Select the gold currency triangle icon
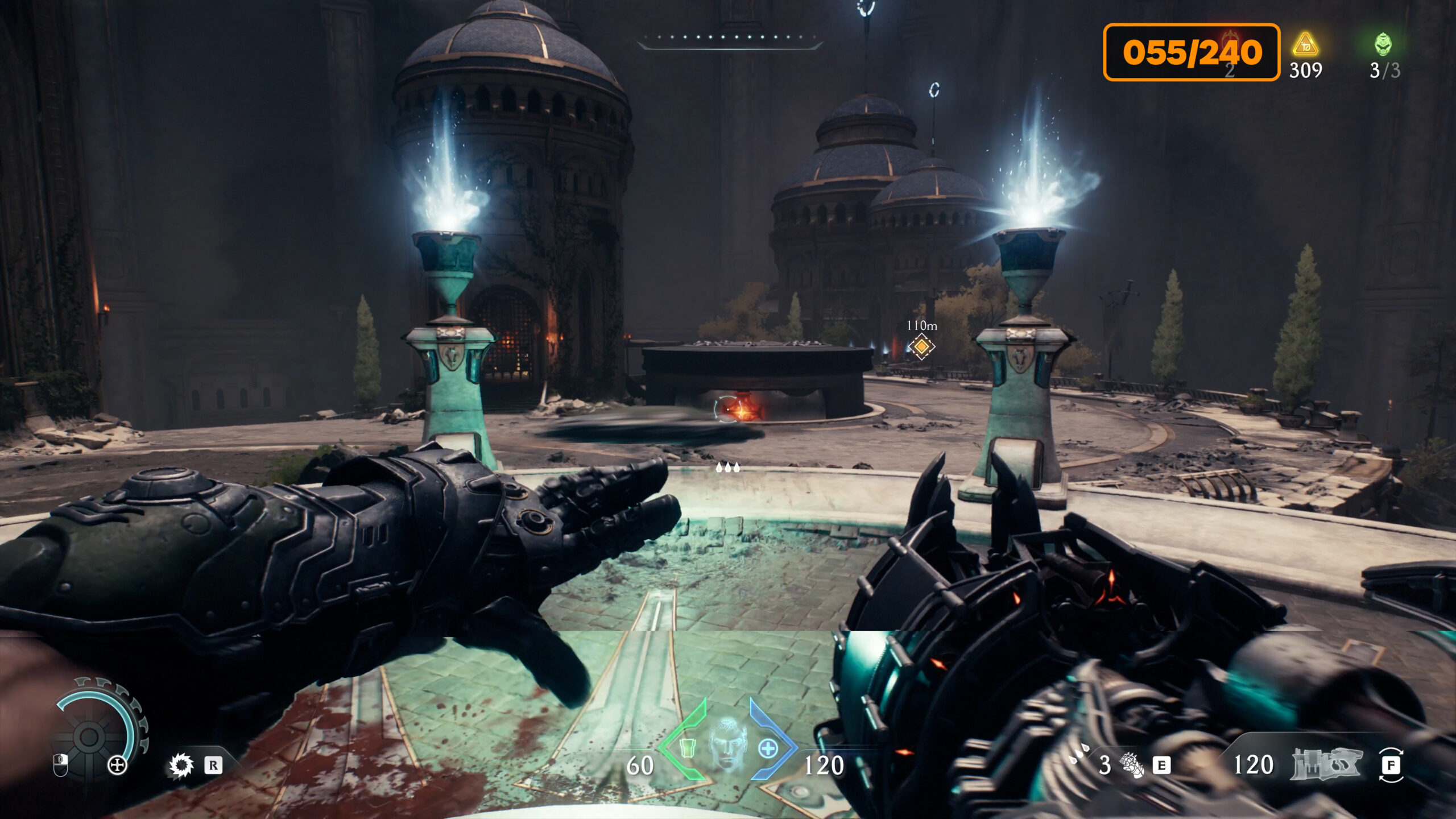 coord(1305,44)
